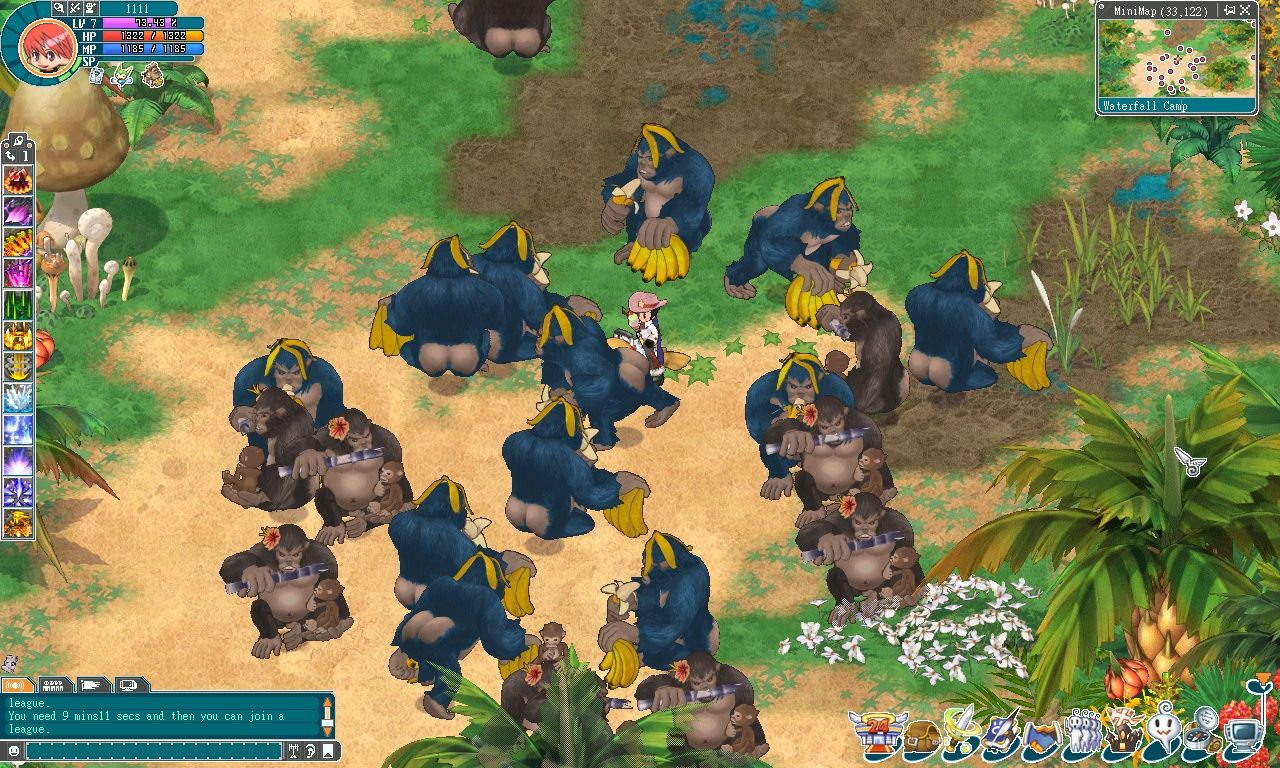
Task: Toggle the ear listen icon beside the chat input
Action: (x=309, y=751)
